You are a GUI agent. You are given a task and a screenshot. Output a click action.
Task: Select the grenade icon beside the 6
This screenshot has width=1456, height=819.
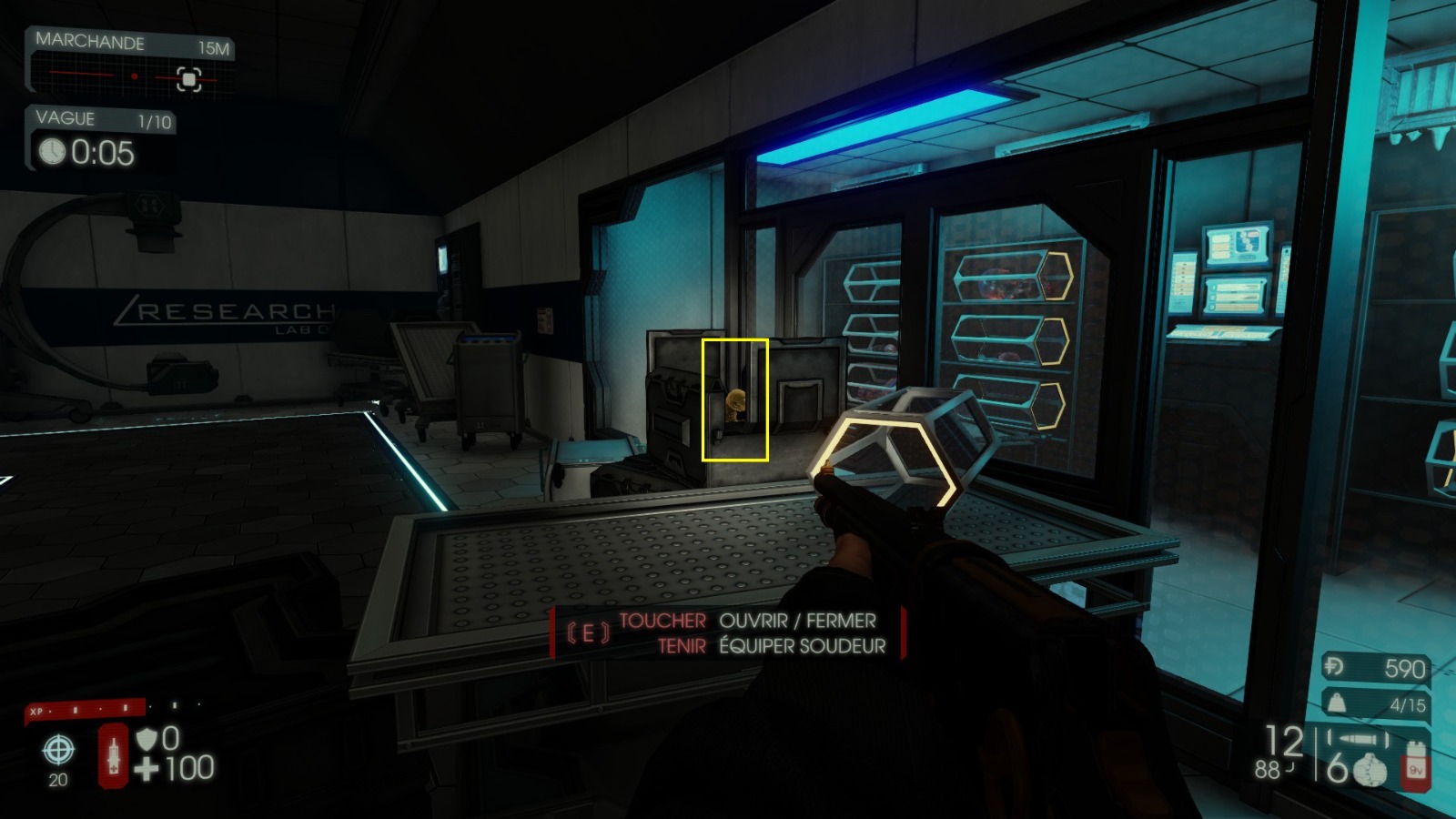click(x=1370, y=770)
